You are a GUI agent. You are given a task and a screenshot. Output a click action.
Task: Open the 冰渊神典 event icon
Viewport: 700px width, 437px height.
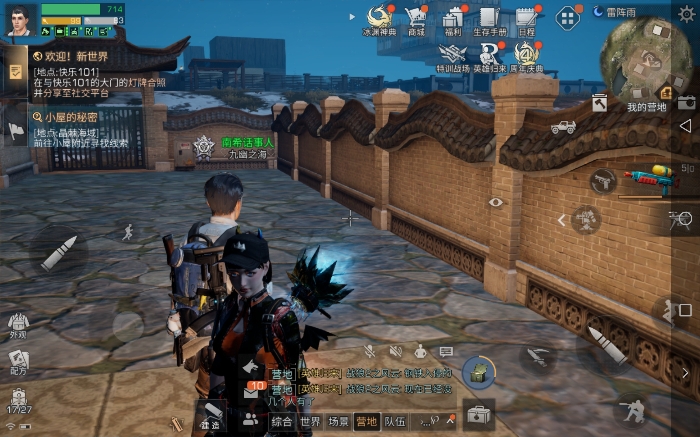tap(378, 19)
